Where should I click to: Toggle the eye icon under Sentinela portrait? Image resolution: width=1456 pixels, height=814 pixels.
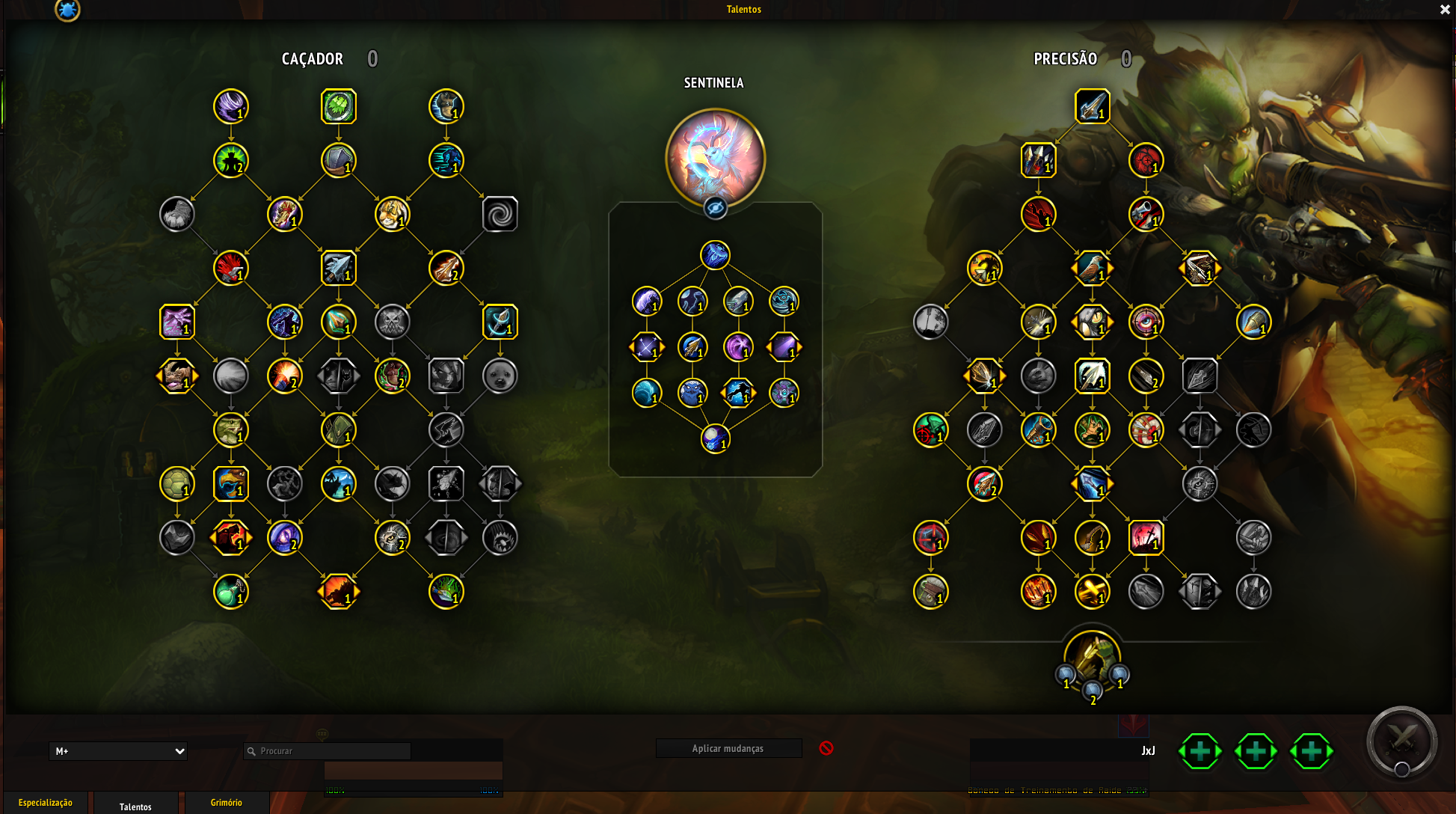(716, 208)
